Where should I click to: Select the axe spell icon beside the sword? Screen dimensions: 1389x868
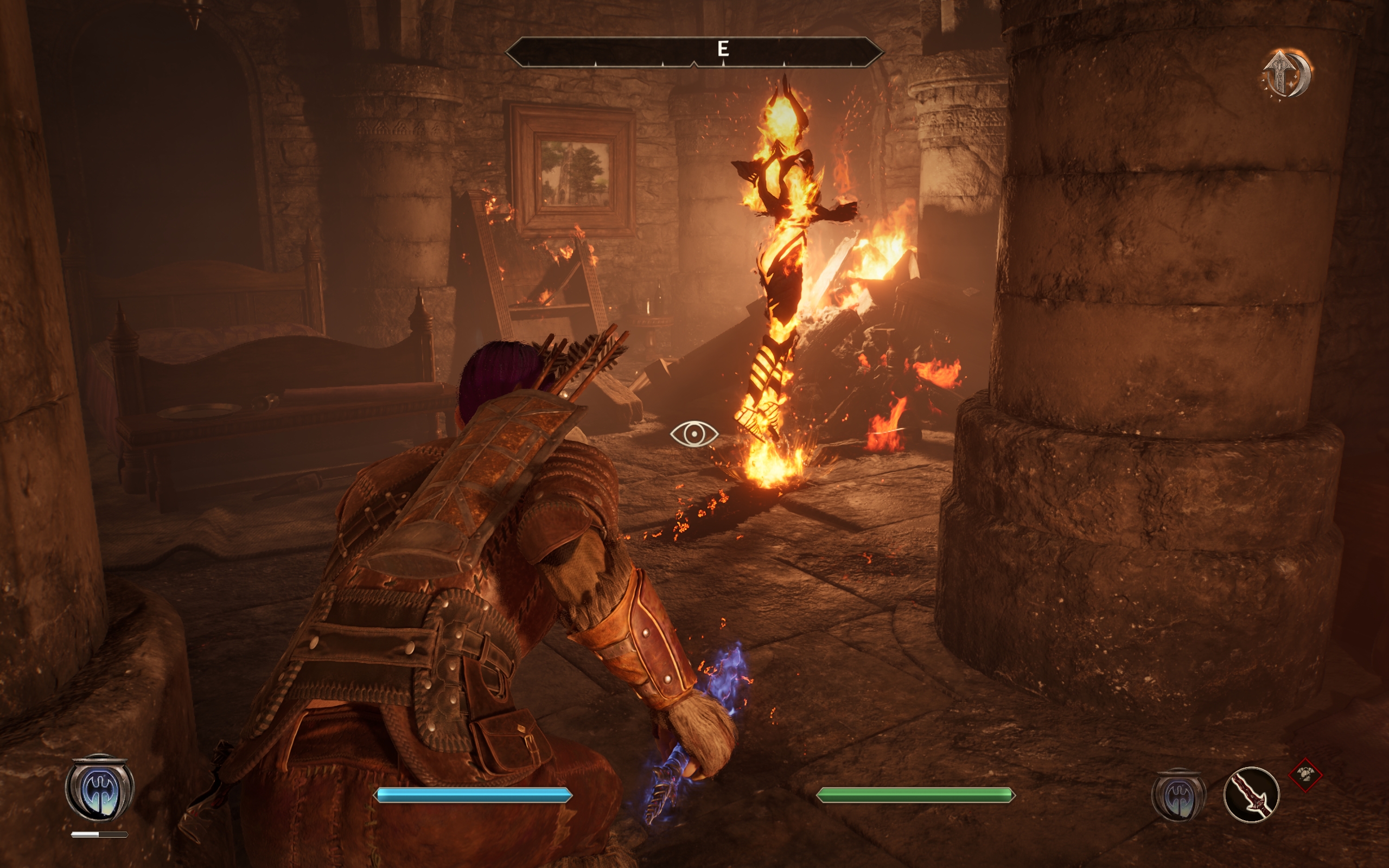pos(1178,795)
